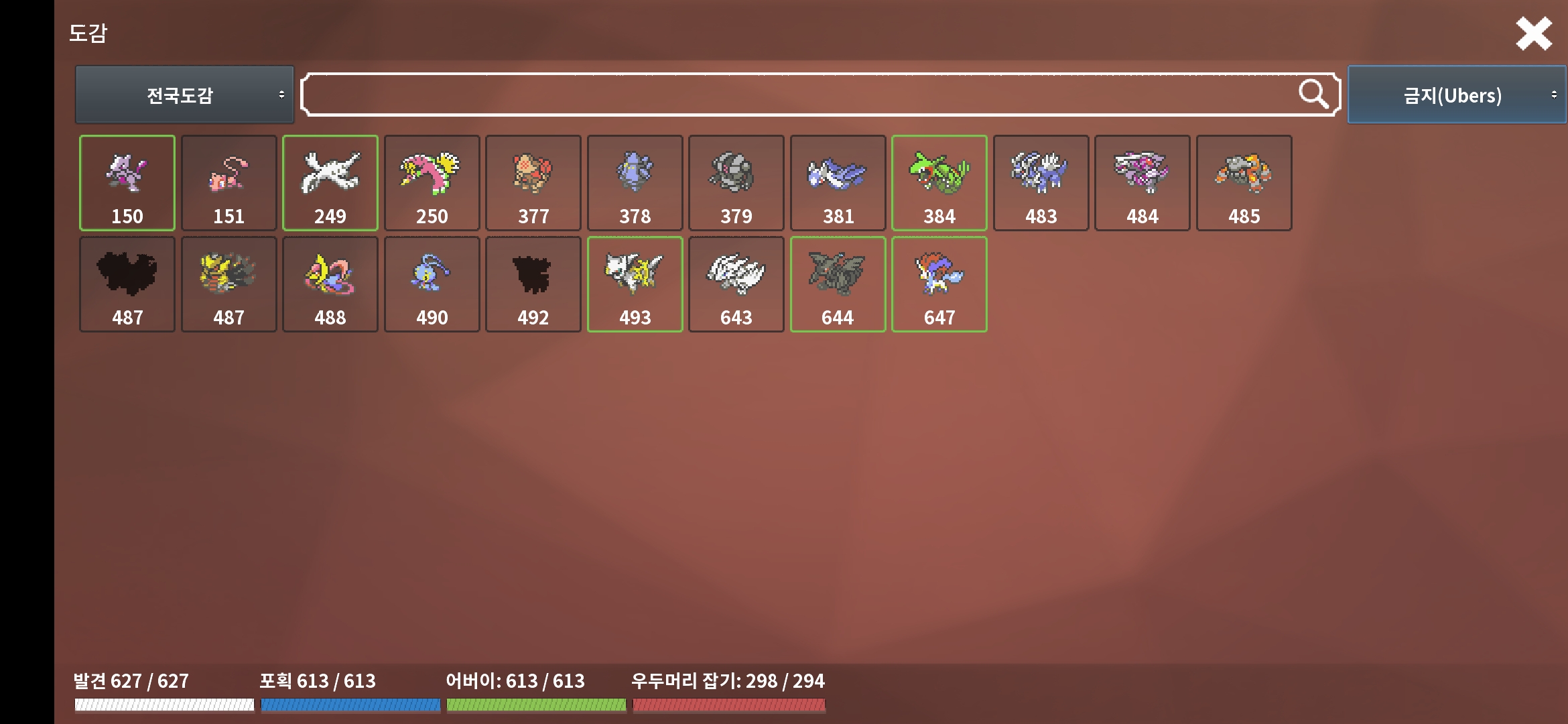View Regirock entry number 377
This screenshot has width=1568, height=724.
tap(533, 183)
